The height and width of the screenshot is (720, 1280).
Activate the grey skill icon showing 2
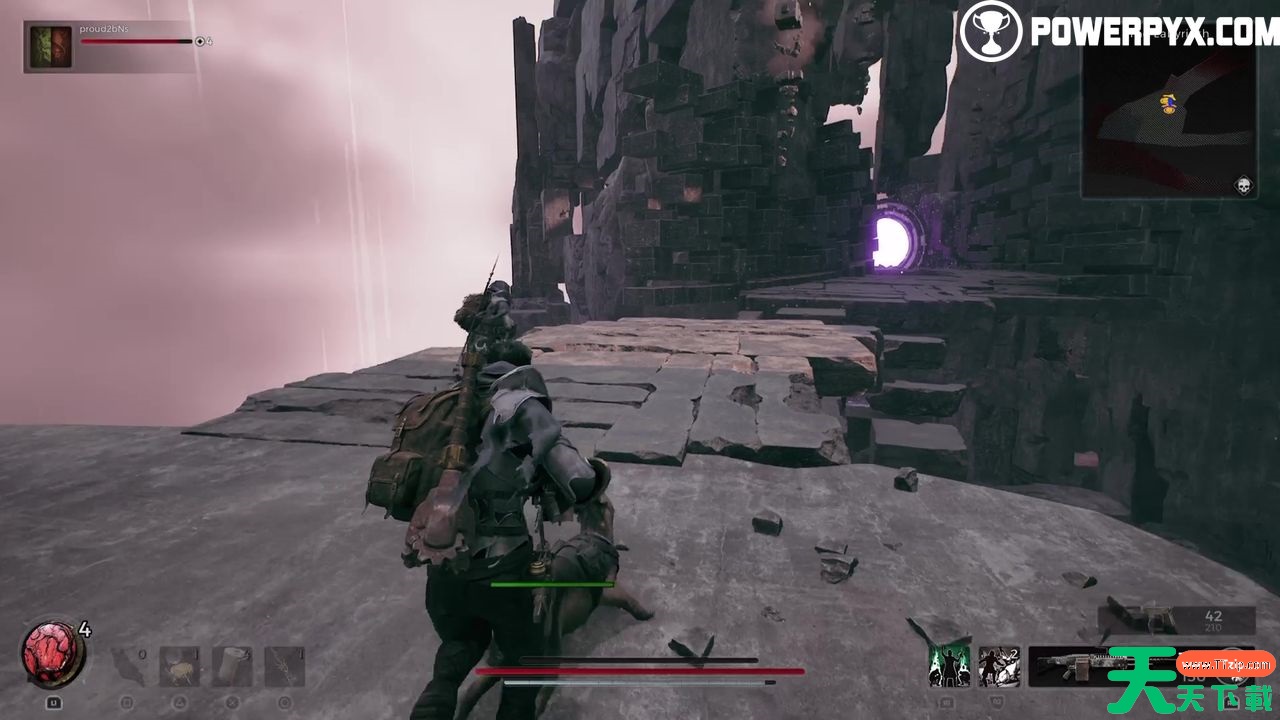999,666
